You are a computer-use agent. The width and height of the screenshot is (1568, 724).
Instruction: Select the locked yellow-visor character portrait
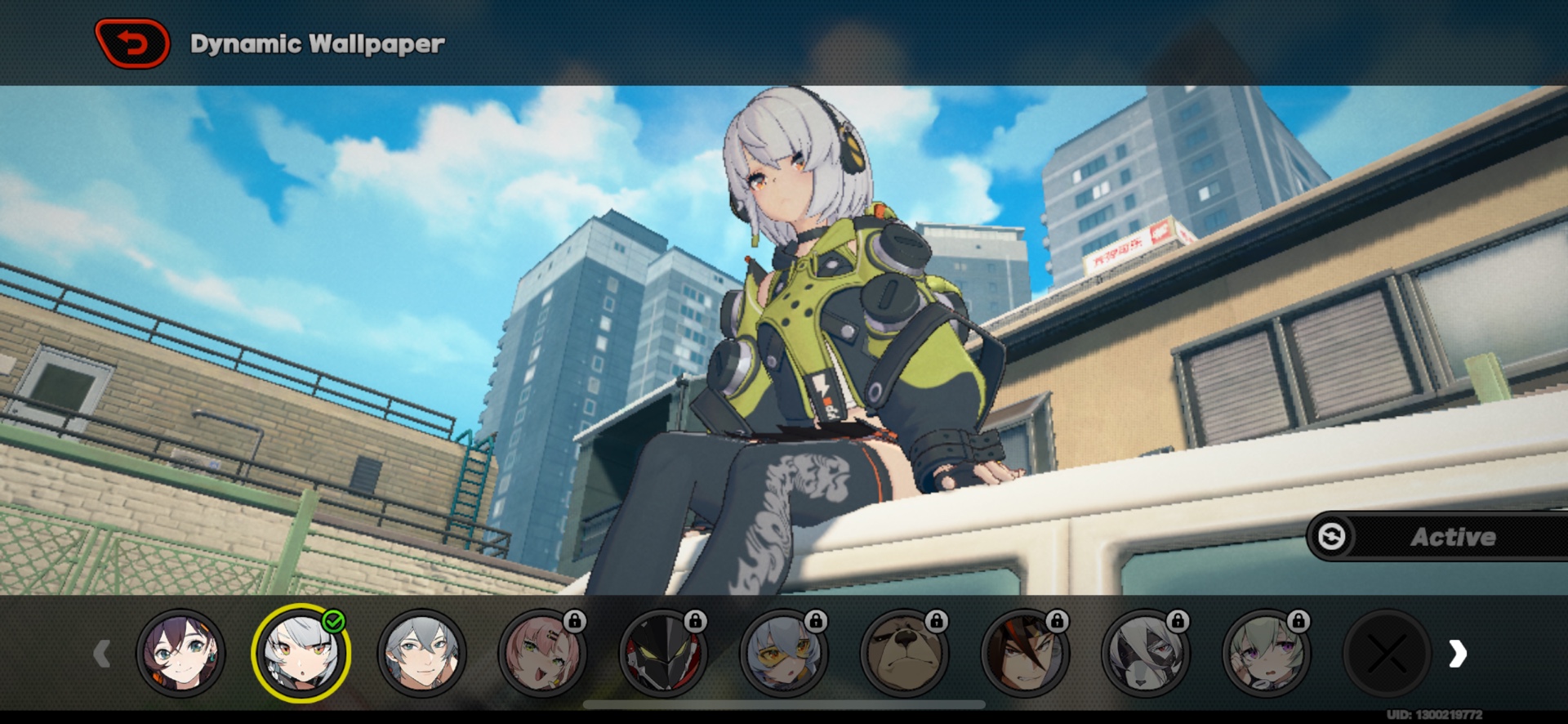click(783, 653)
